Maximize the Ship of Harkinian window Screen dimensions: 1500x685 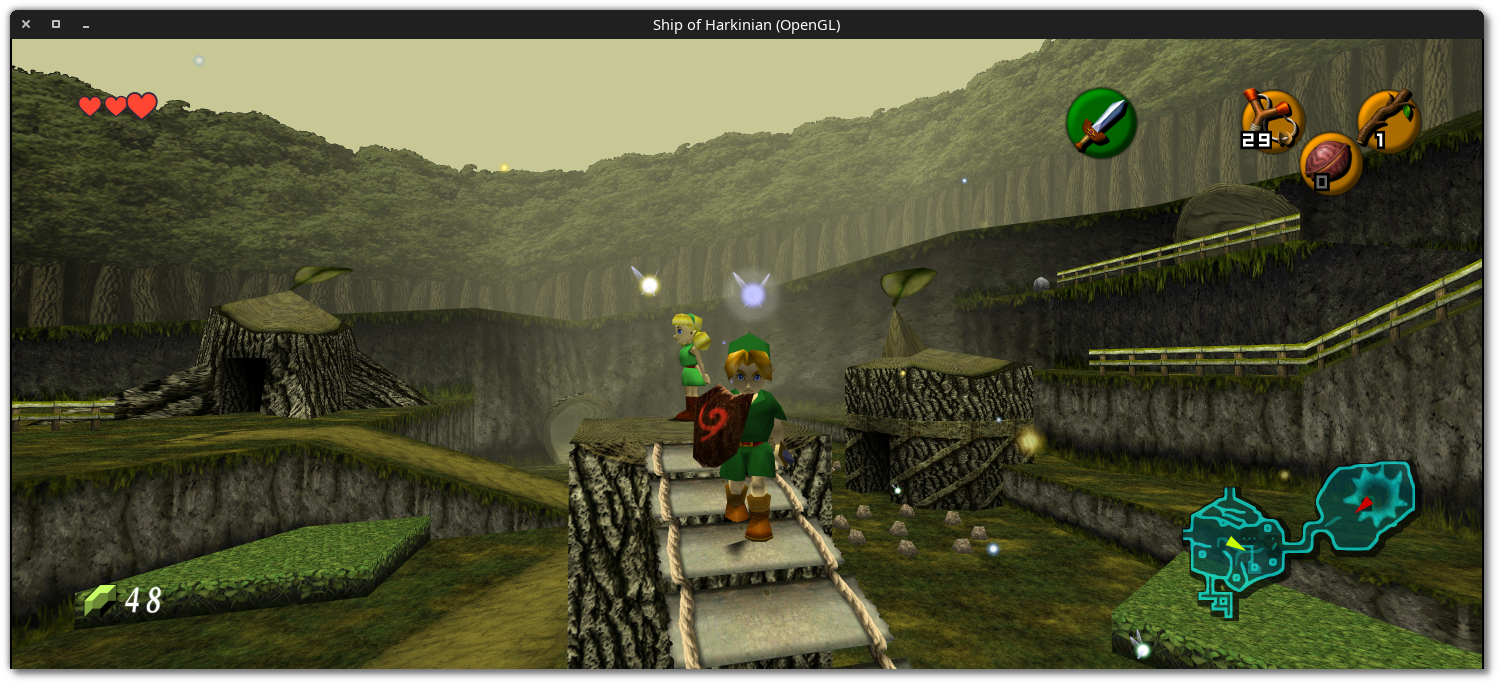[x=56, y=24]
